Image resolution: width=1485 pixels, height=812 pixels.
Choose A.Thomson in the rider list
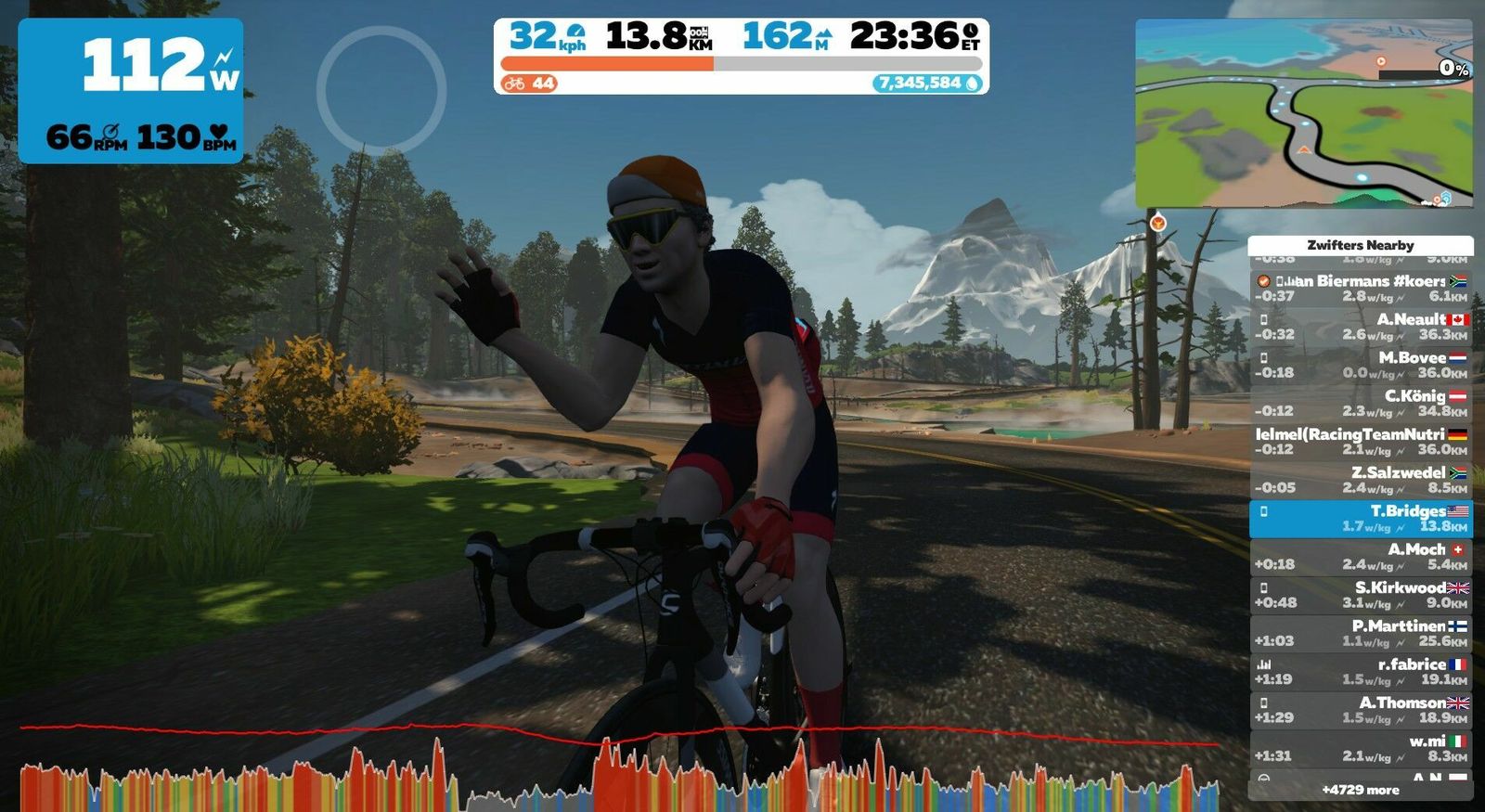1361,710
